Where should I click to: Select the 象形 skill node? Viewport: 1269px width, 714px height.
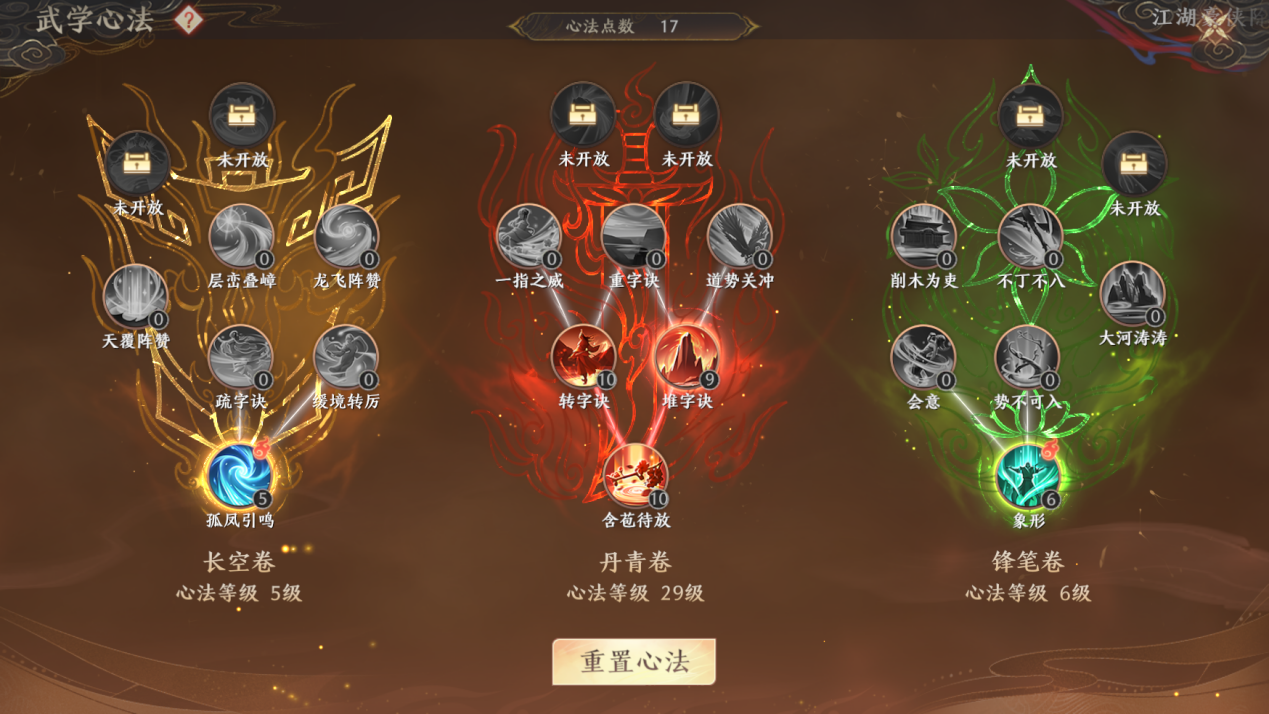pyautogui.click(x=1027, y=475)
